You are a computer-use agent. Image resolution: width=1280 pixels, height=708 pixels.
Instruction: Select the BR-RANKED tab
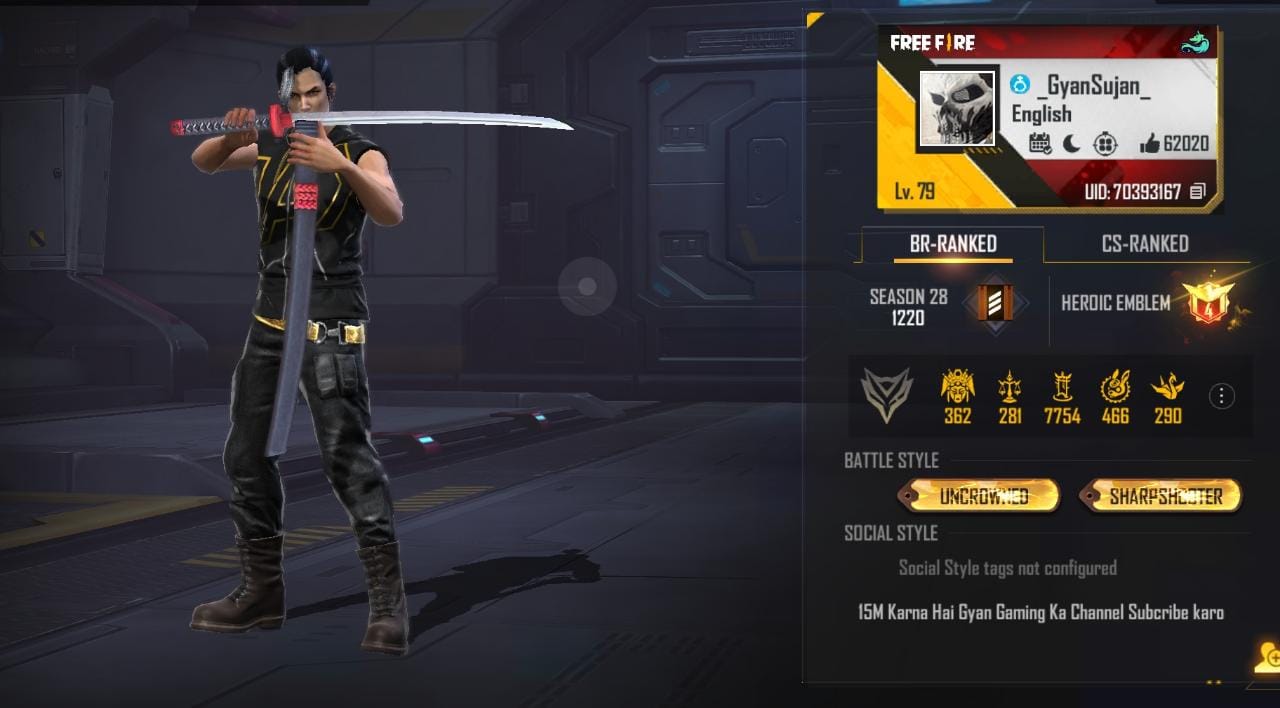point(952,244)
